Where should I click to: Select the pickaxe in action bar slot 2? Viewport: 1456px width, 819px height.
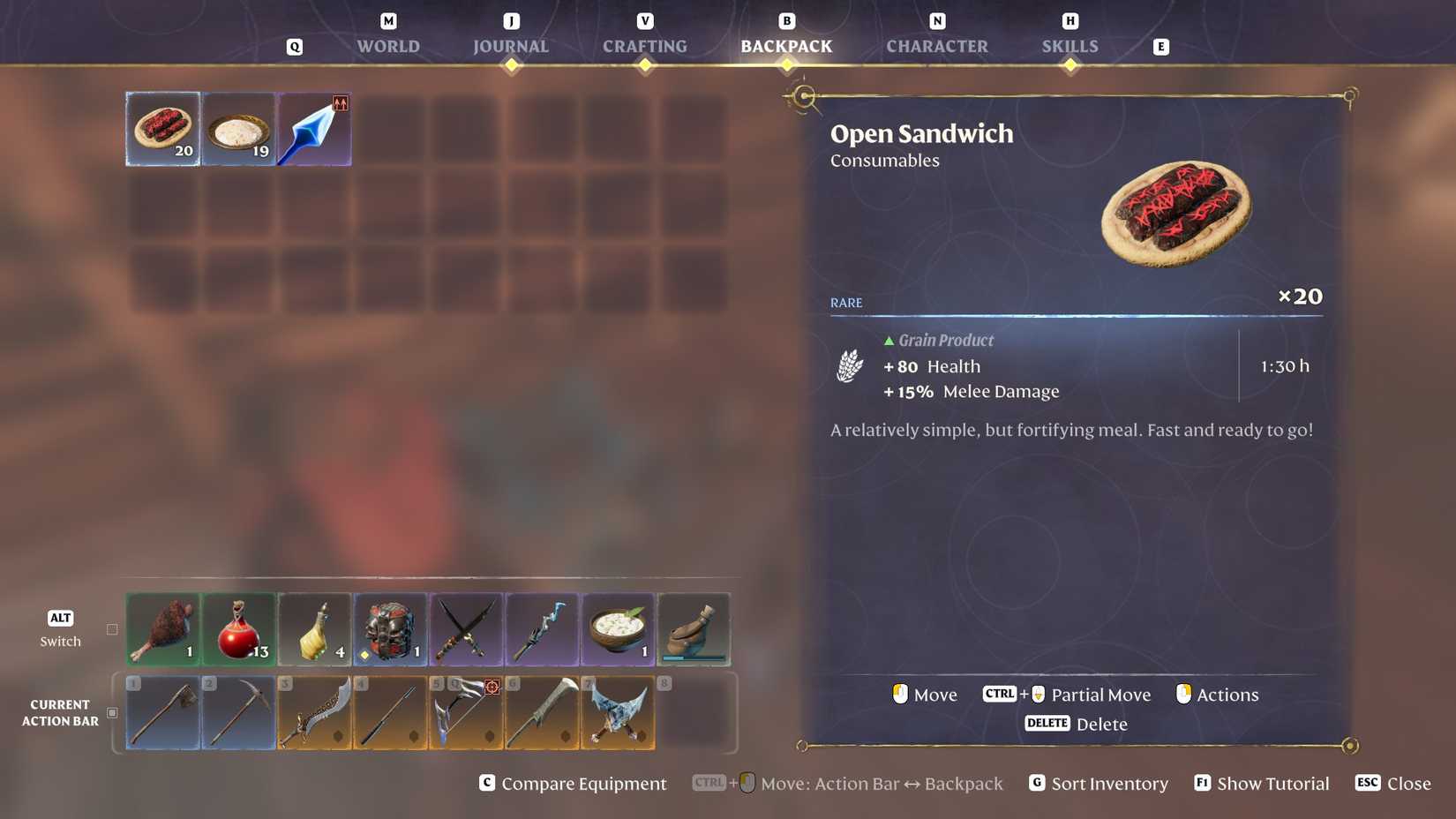tap(238, 712)
